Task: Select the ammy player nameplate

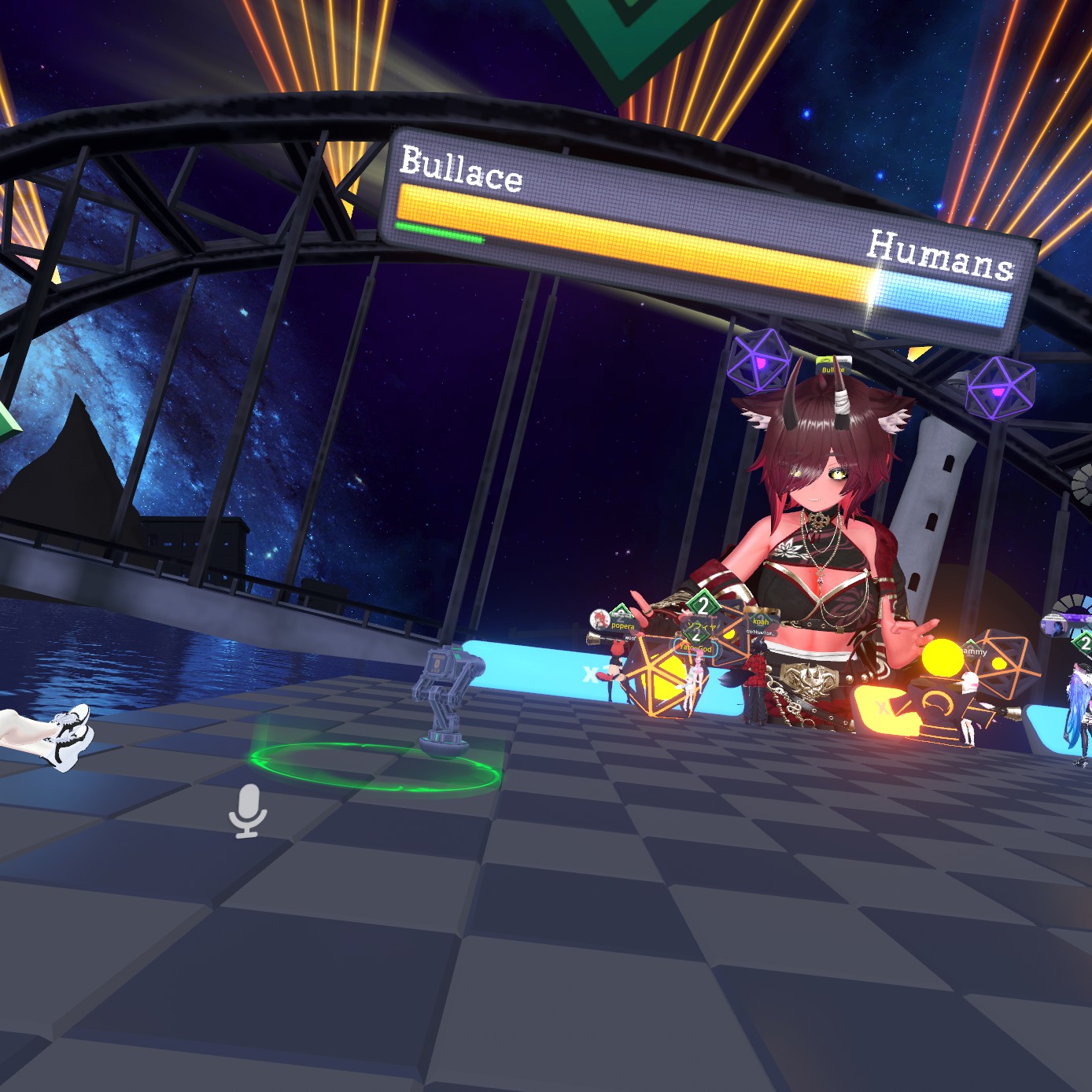Action: [x=974, y=651]
